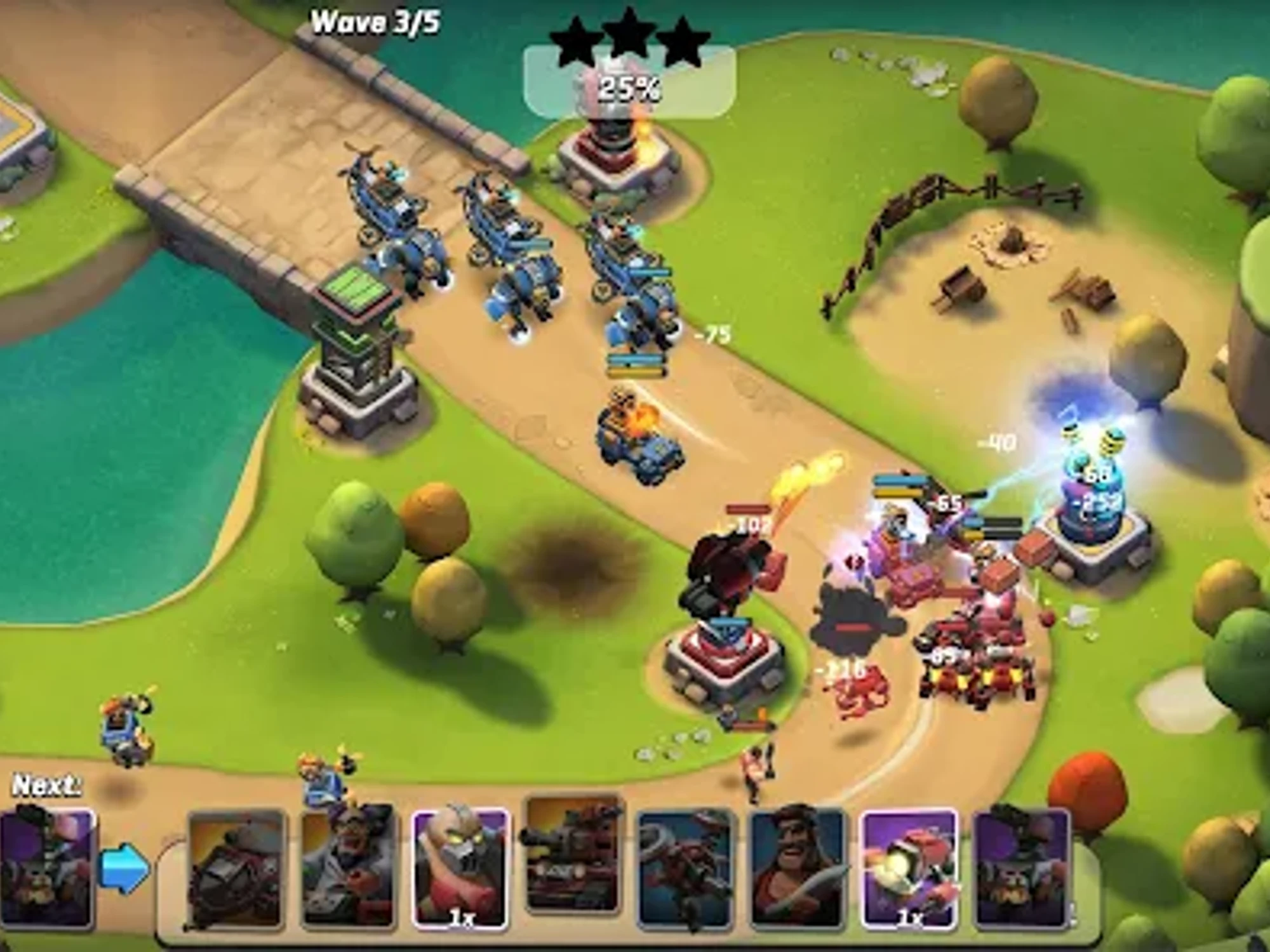This screenshot has height=952, width=1270.
Task: Select the last purple card in the hand
Action: click(x=1021, y=868)
